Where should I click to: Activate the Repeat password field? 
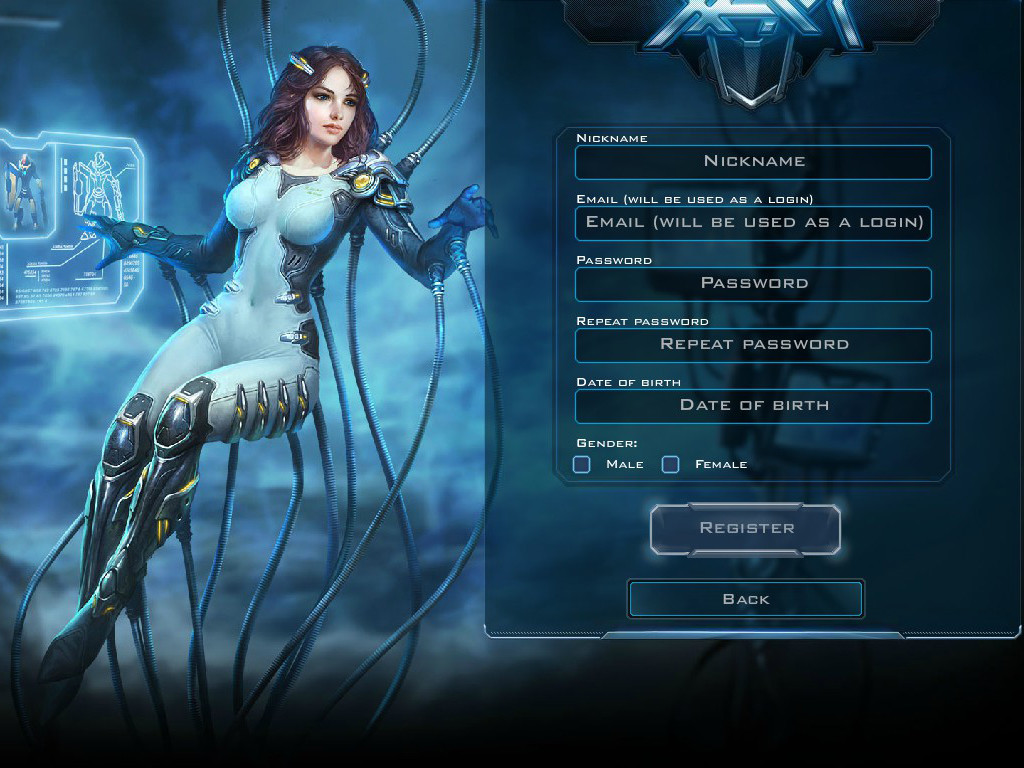(x=753, y=345)
